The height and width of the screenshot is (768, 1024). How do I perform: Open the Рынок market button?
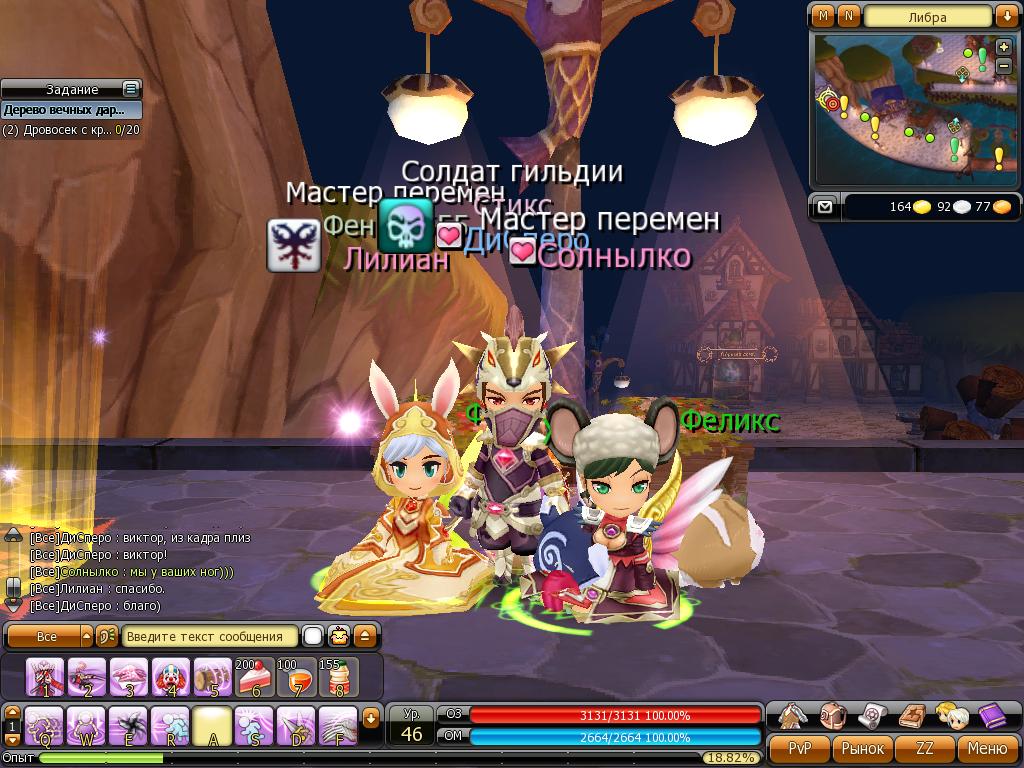point(862,748)
